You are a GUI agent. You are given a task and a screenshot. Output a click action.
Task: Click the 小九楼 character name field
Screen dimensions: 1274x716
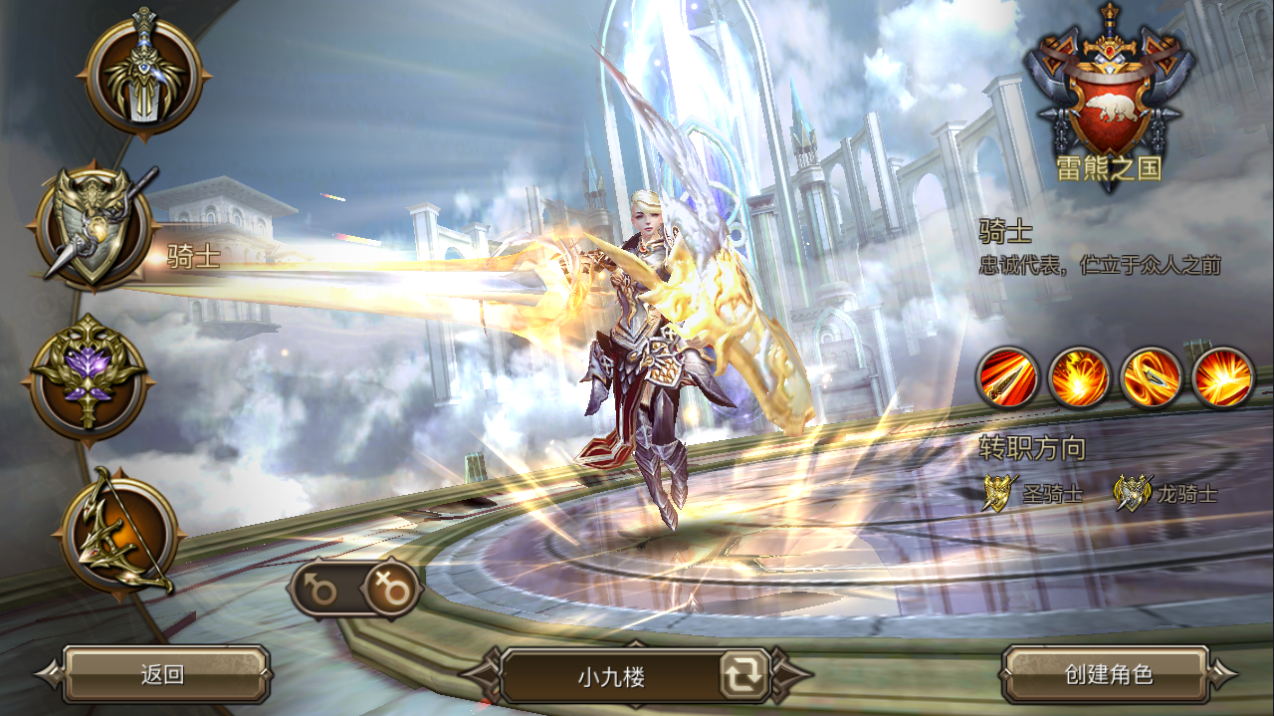(611, 676)
